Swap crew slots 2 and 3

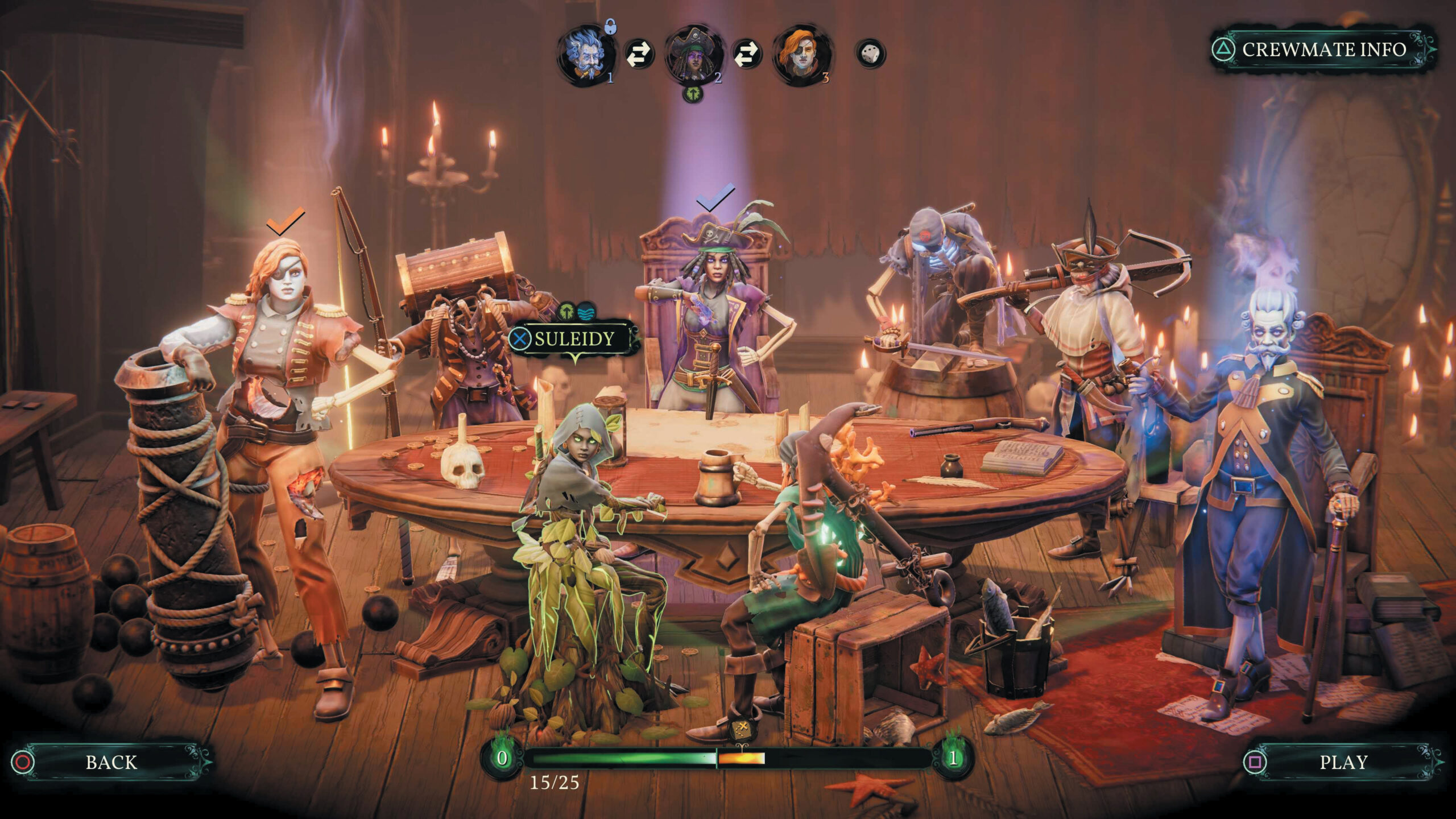pyautogui.click(x=747, y=56)
